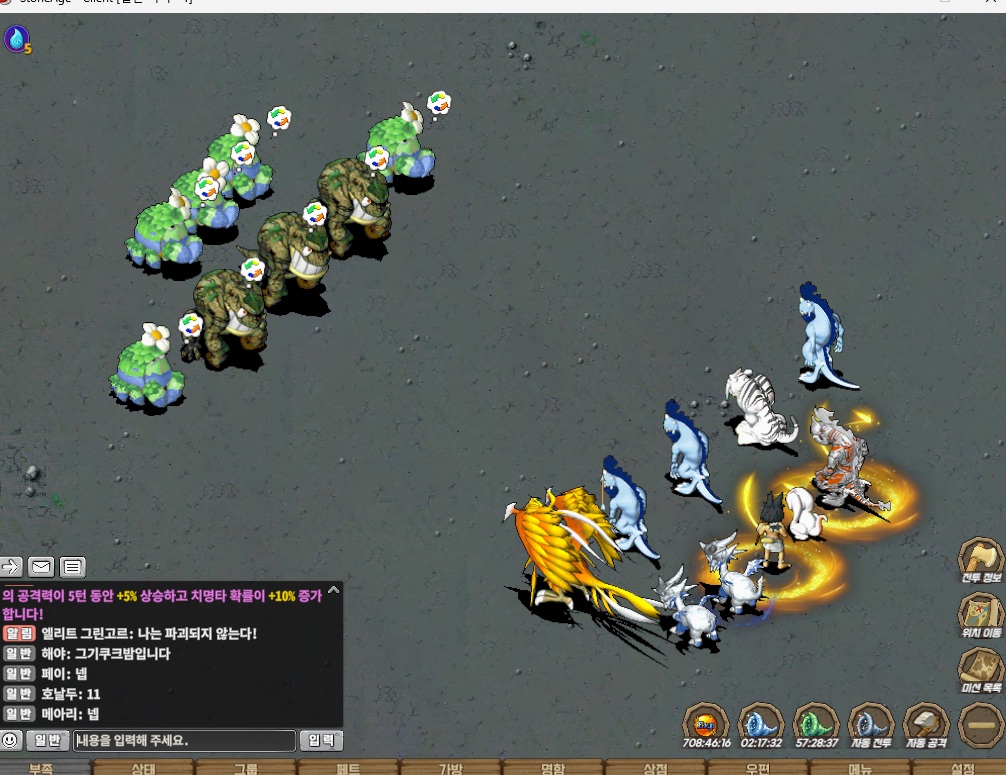Open the smiley emoticon picker
This screenshot has width=1006, height=775.
coord(11,741)
